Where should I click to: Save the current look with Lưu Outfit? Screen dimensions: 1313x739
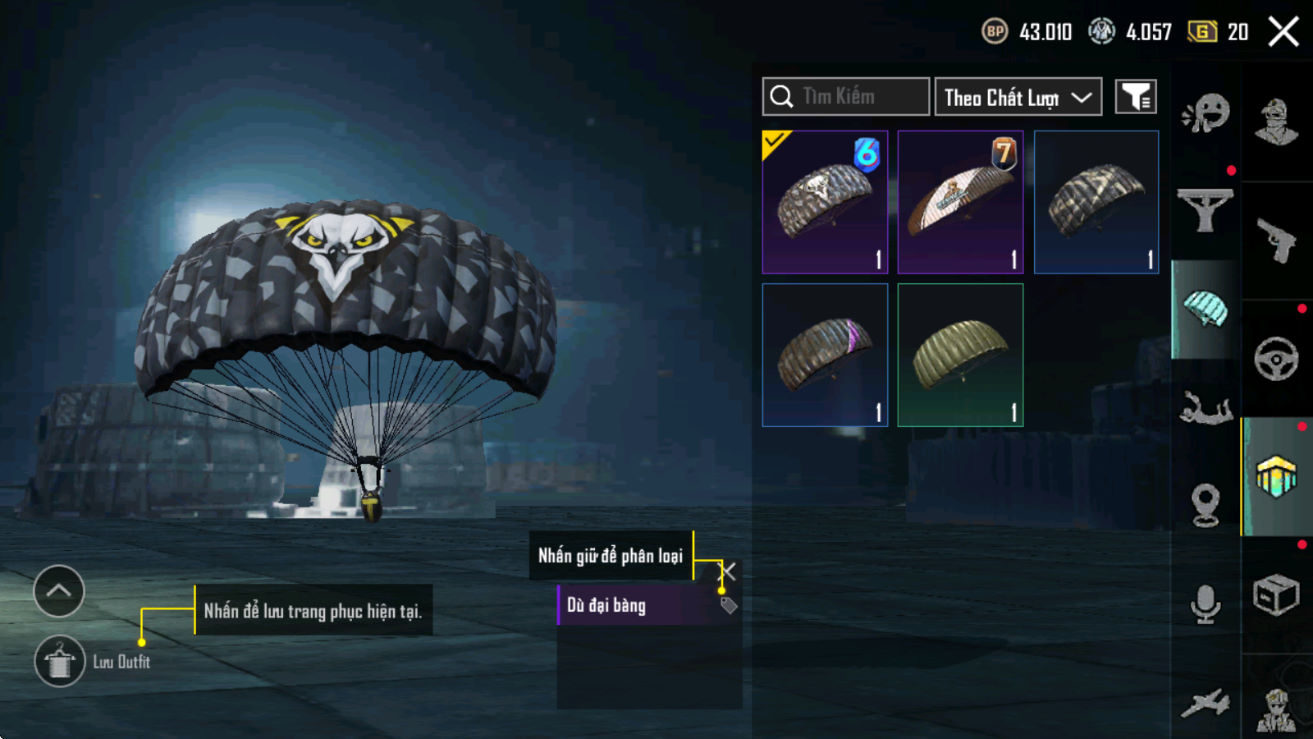(60, 662)
